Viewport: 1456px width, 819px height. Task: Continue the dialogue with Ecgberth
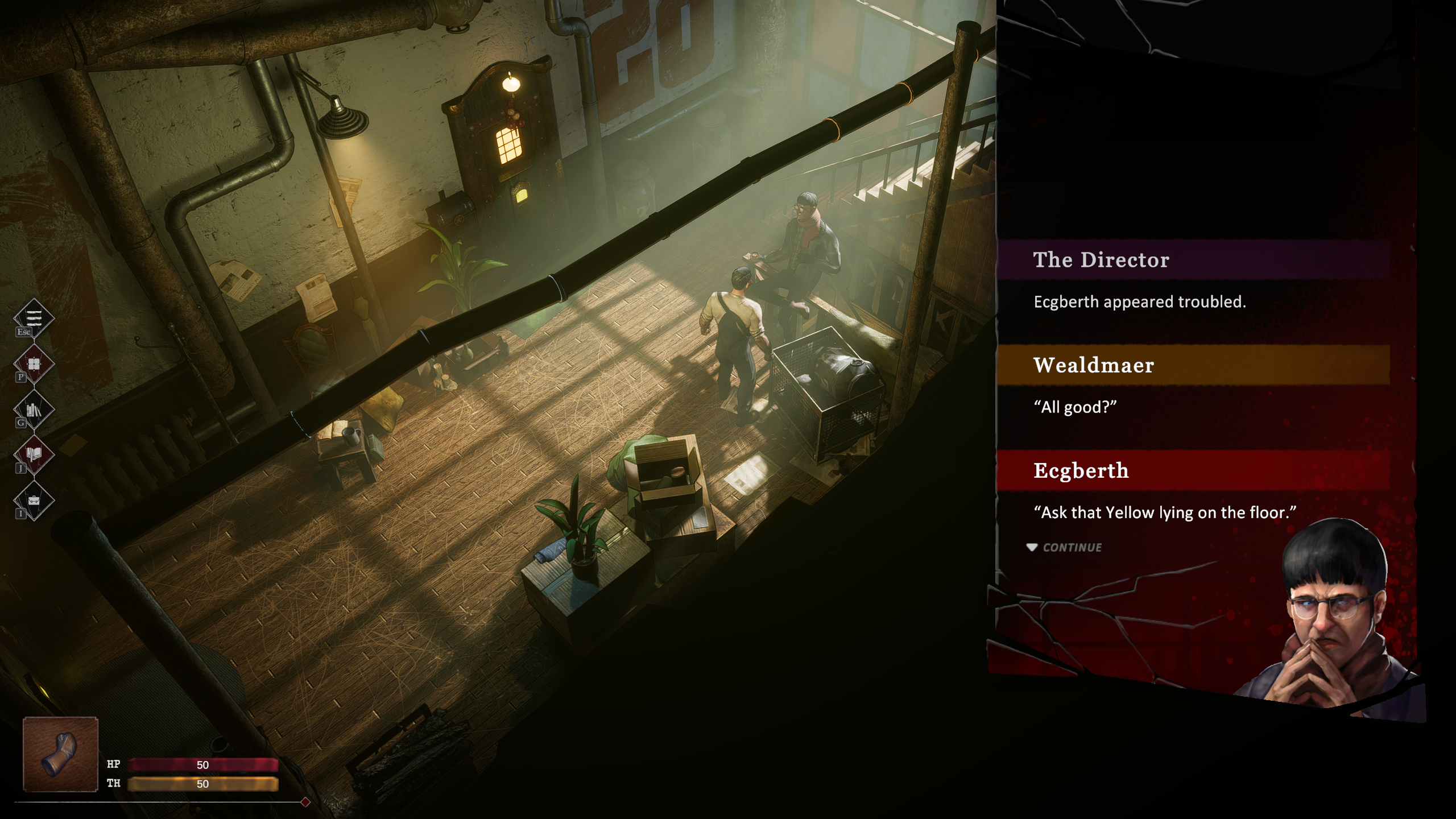1065,547
